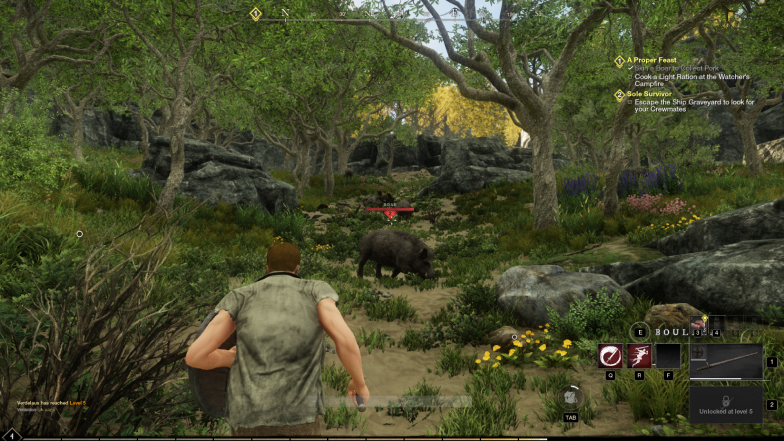The image size is (784, 441).
Task: Click the level-up chat notification
Action: point(52,404)
